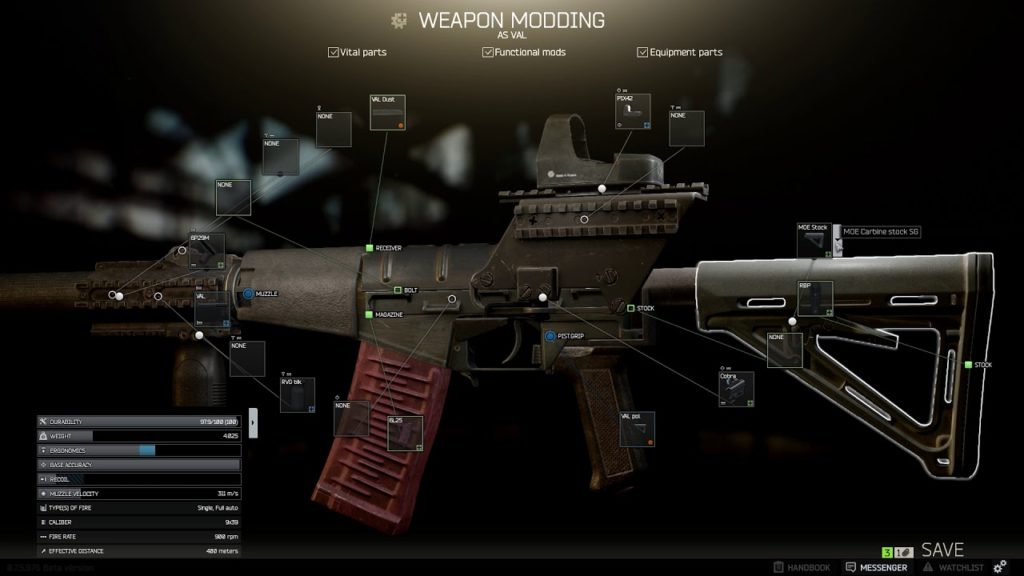Select the MOE Stock slot
1024x576 pixels.
(814, 241)
